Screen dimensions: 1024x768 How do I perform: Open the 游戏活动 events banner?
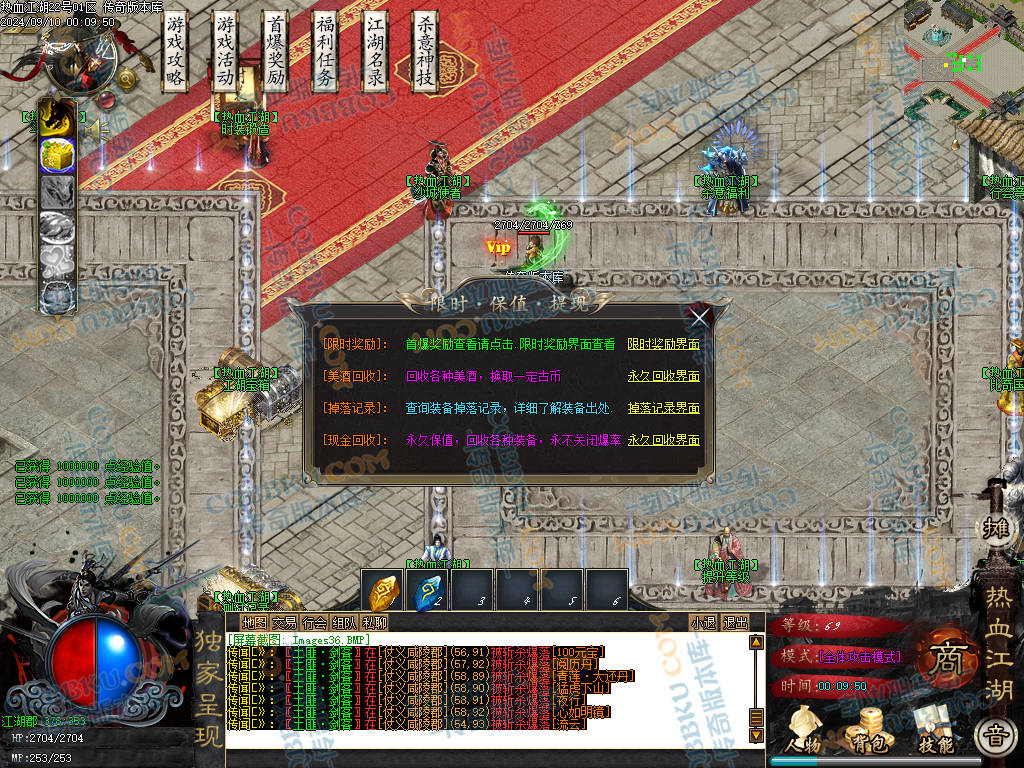225,52
